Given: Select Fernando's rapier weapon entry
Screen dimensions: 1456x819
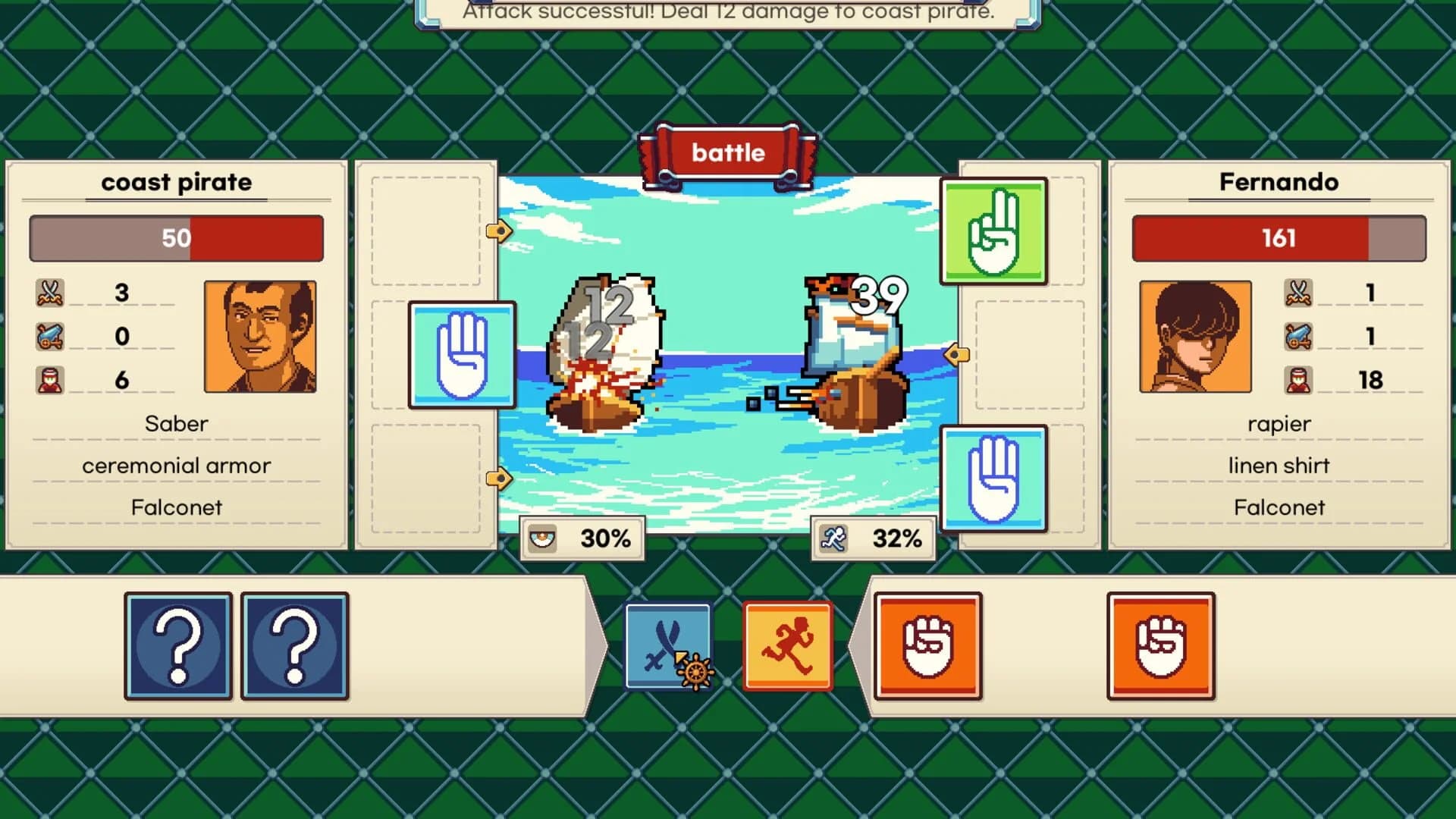Looking at the screenshot, I should tap(1279, 423).
